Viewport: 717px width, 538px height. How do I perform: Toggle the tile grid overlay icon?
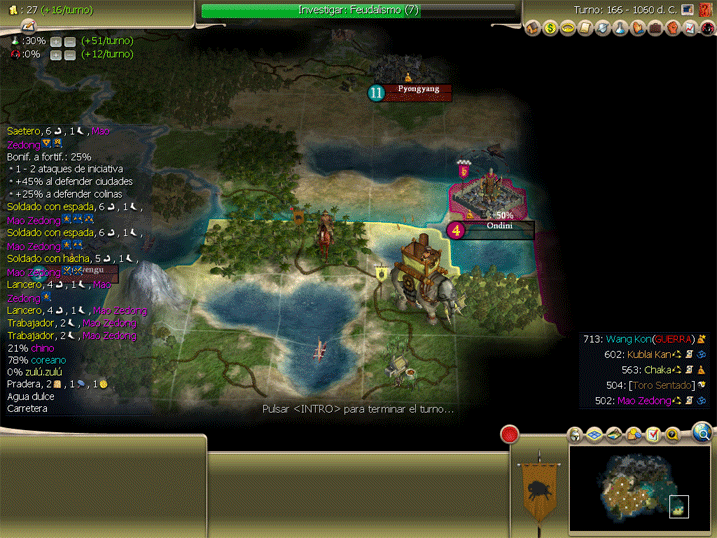(594, 434)
